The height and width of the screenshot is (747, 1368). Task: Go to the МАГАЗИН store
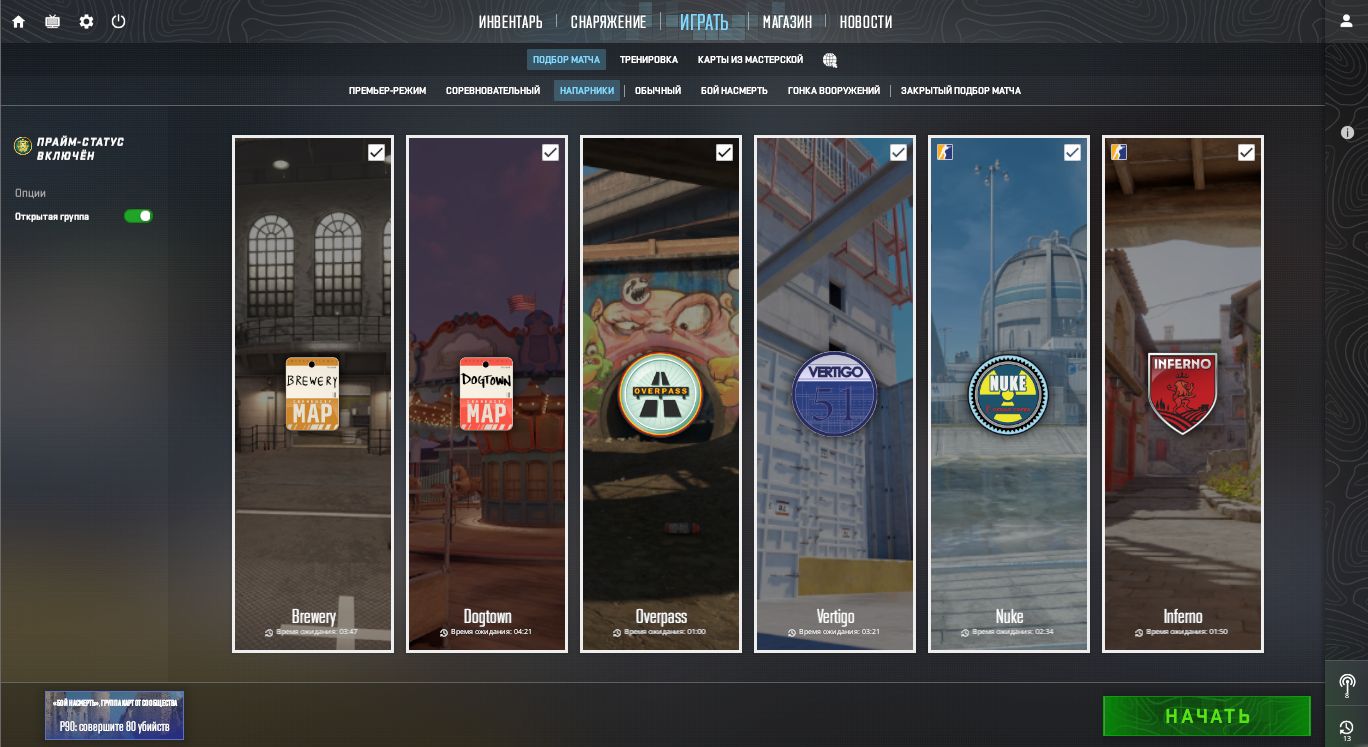787,22
